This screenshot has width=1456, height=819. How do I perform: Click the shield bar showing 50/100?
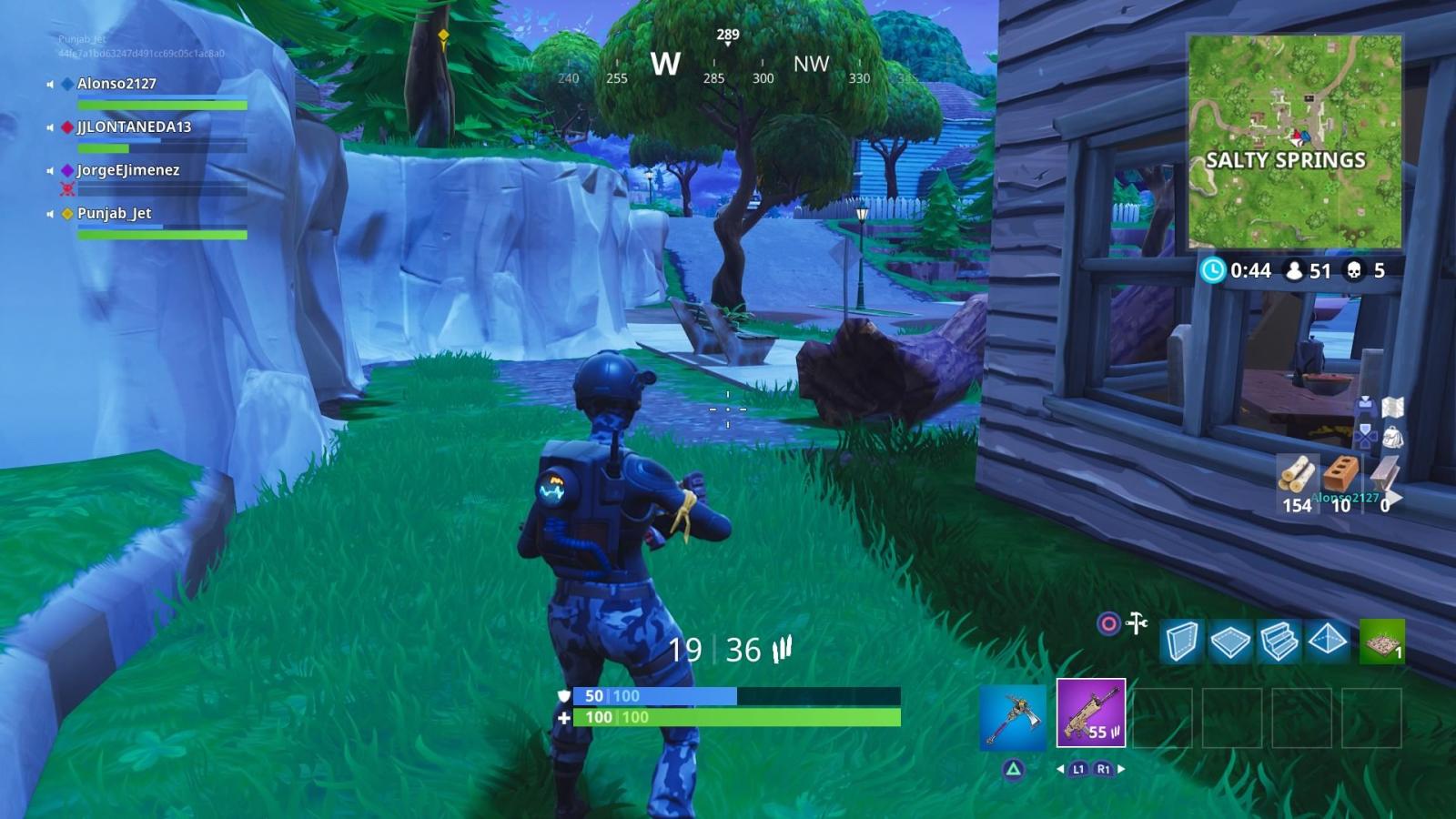coord(655,694)
